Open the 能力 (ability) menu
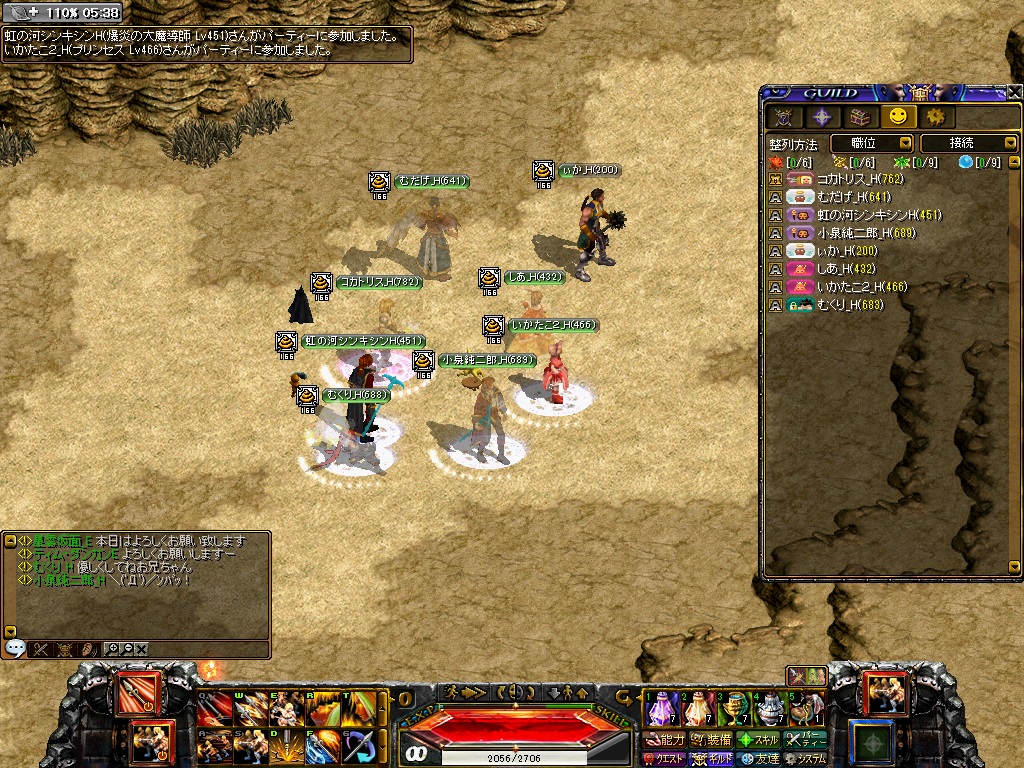Image resolution: width=1024 pixels, height=768 pixels. click(665, 740)
